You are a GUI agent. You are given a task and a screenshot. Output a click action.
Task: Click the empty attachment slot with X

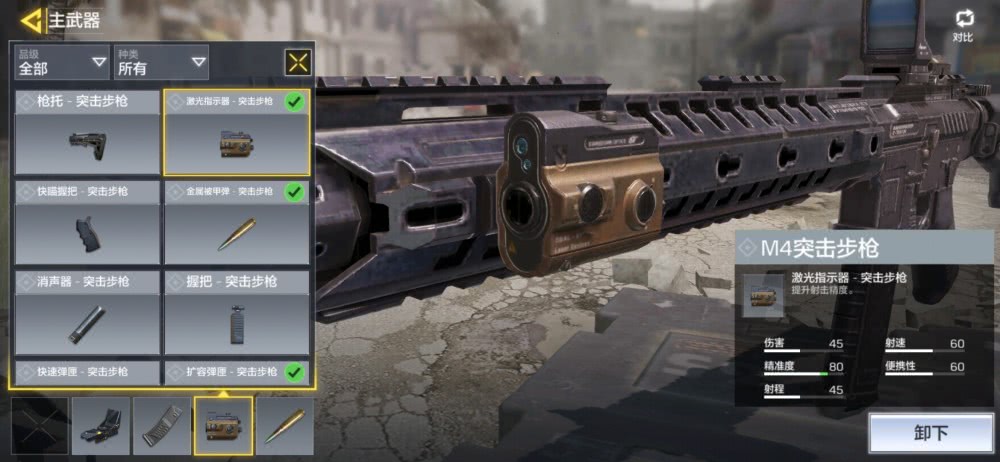tap(40, 426)
